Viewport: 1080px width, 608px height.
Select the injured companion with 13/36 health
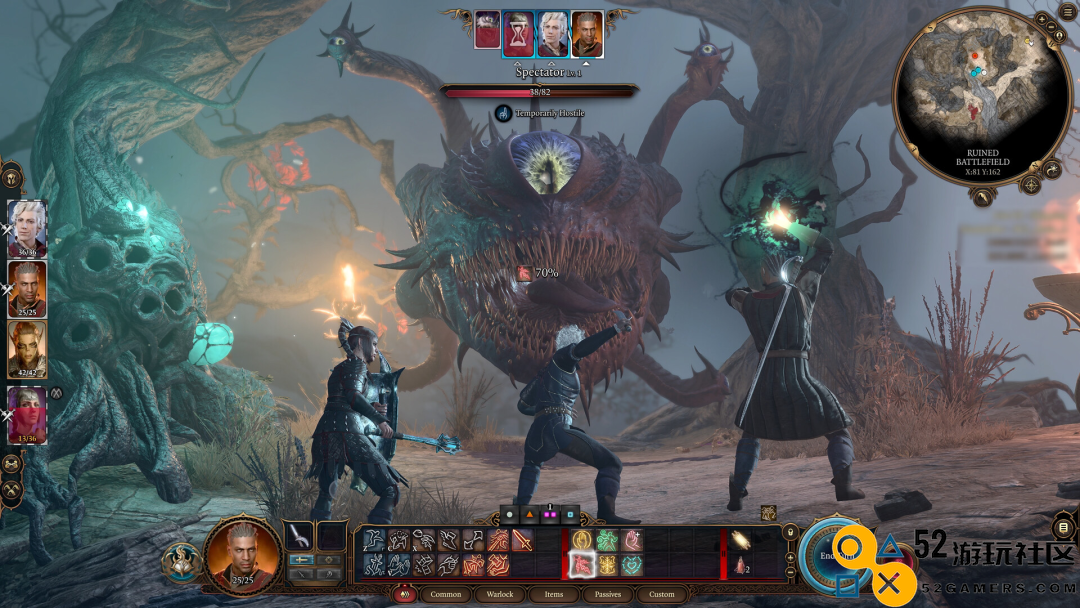(27, 412)
